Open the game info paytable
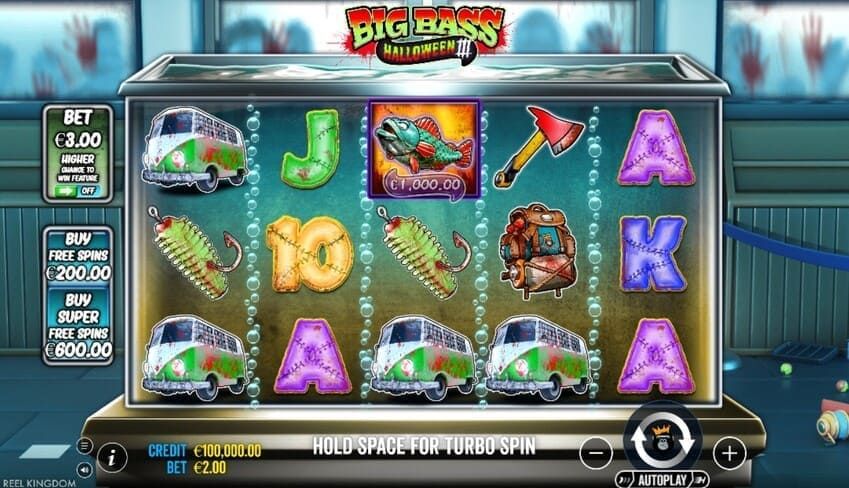Viewport: 849px width, 488px height. pos(112,458)
